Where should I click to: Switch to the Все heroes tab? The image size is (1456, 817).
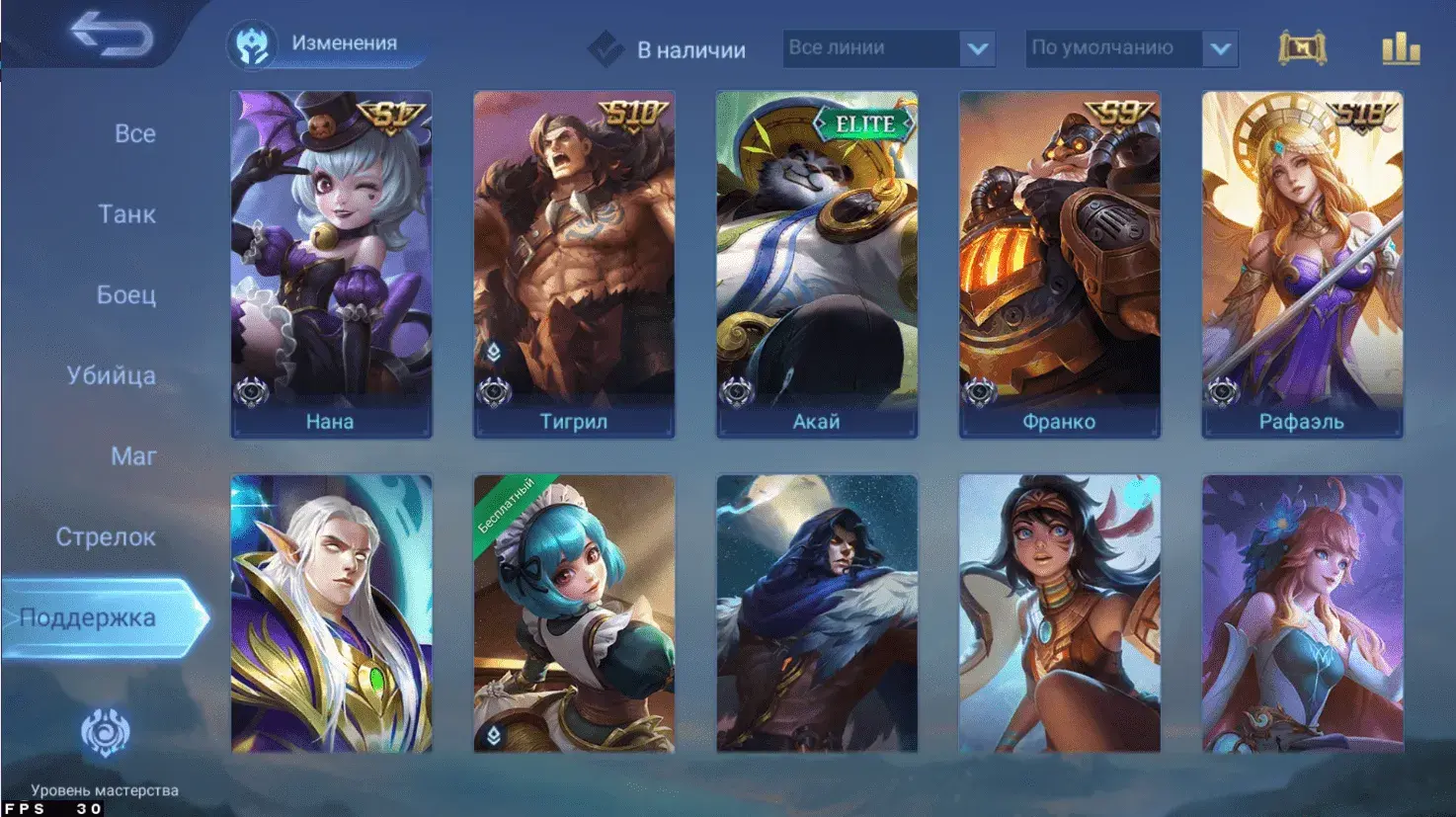point(134,133)
